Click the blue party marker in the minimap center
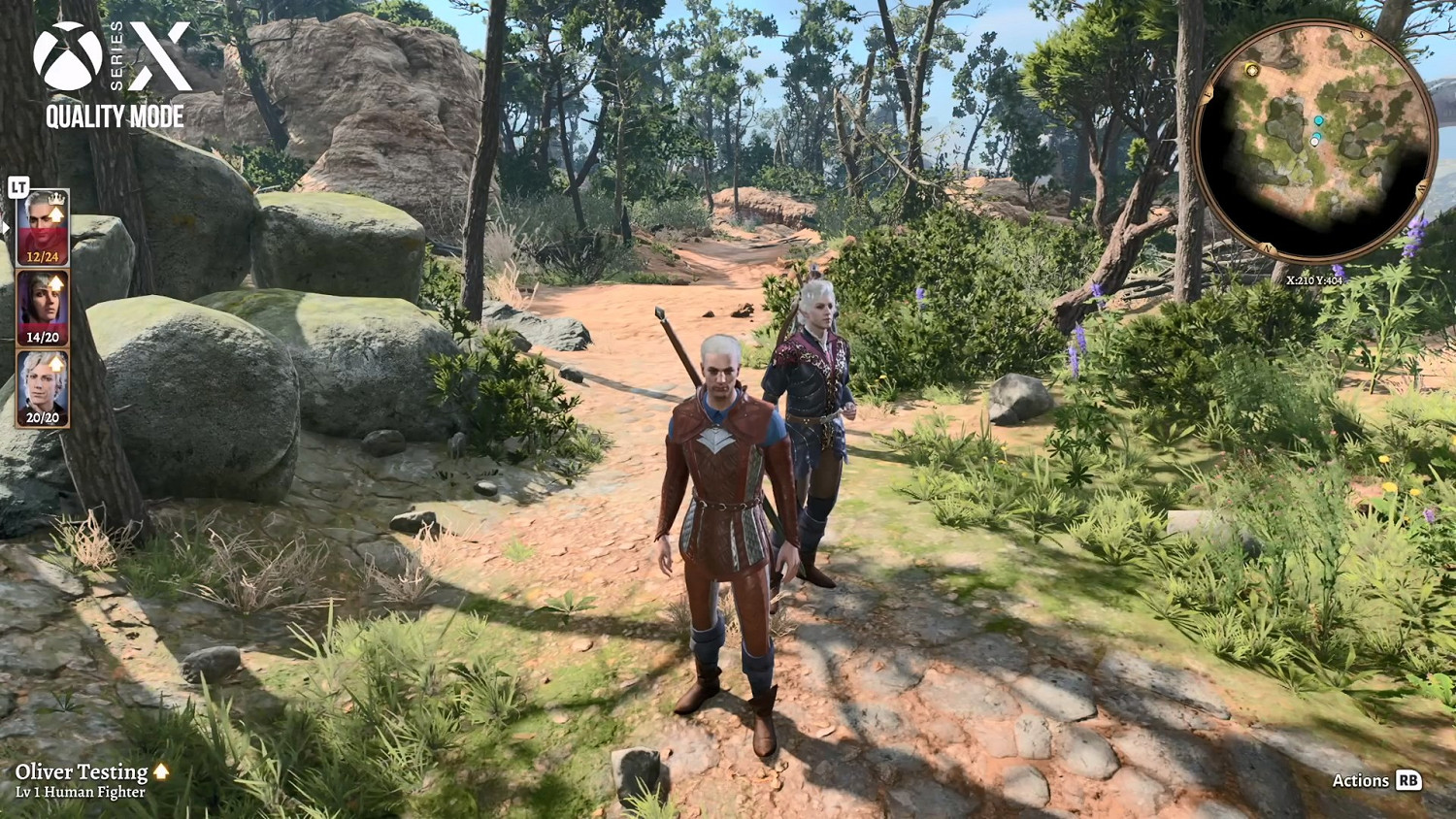 1319,119
